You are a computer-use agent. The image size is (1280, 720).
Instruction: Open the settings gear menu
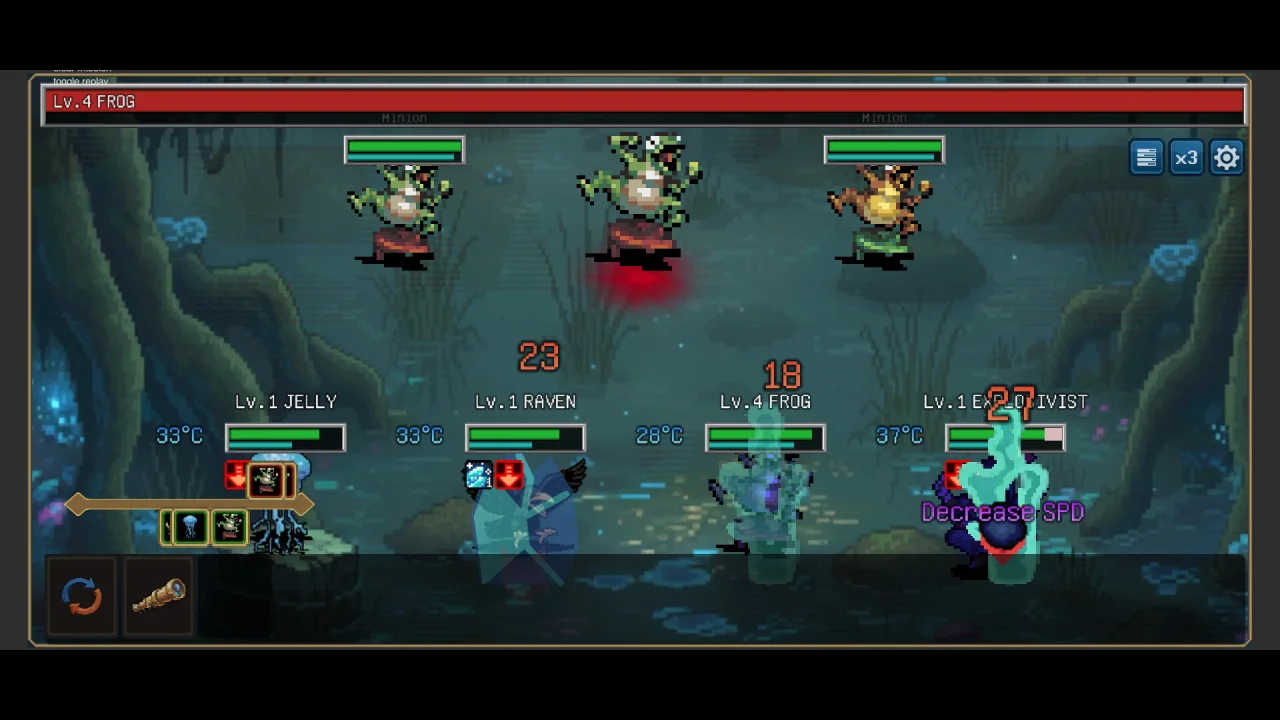(x=1226, y=158)
